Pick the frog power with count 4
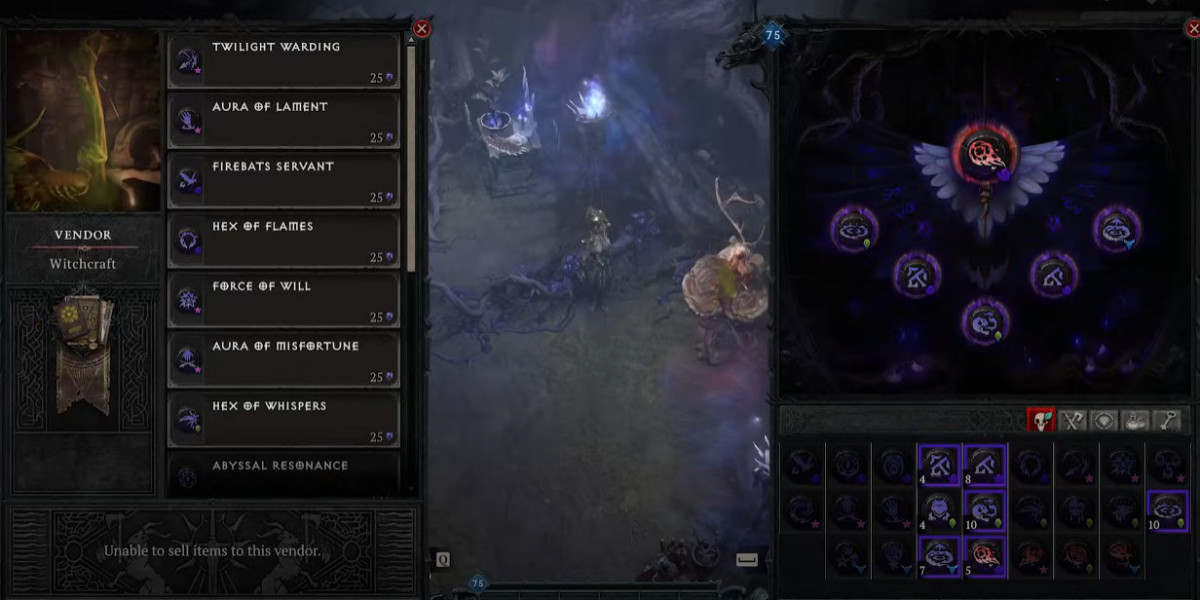The height and width of the screenshot is (600, 1200). pyautogui.click(x=939, y=511)
